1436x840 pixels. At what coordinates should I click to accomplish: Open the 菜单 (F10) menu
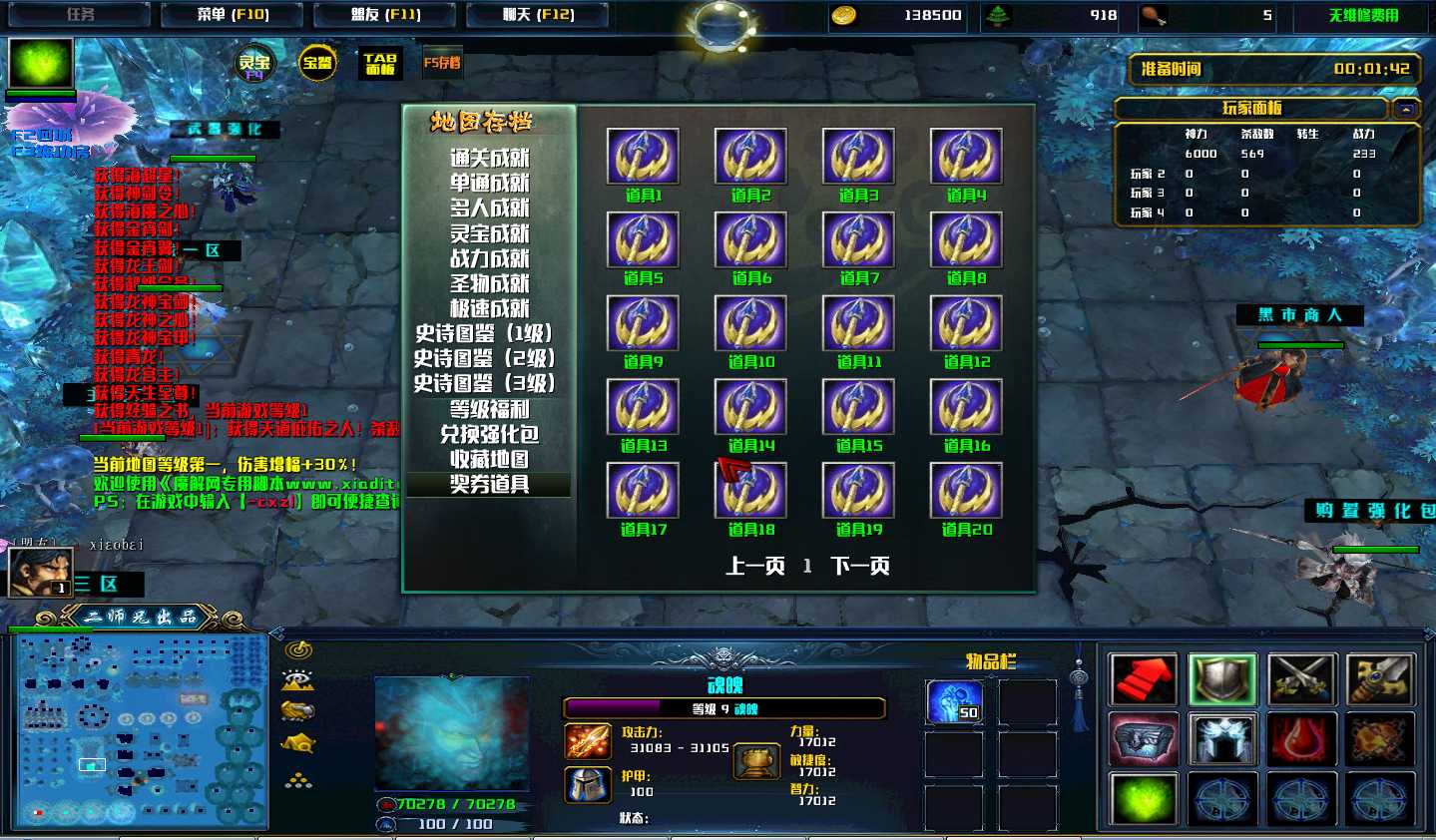[234, 15]
